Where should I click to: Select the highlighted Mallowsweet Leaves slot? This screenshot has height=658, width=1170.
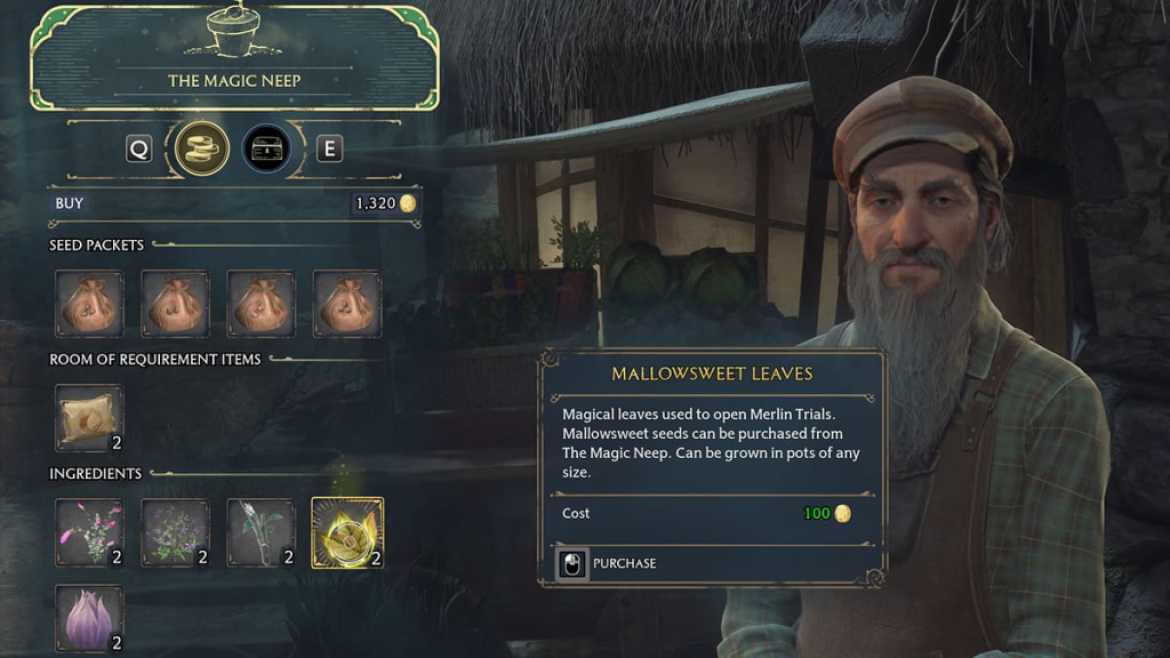(x=347, y=532)
